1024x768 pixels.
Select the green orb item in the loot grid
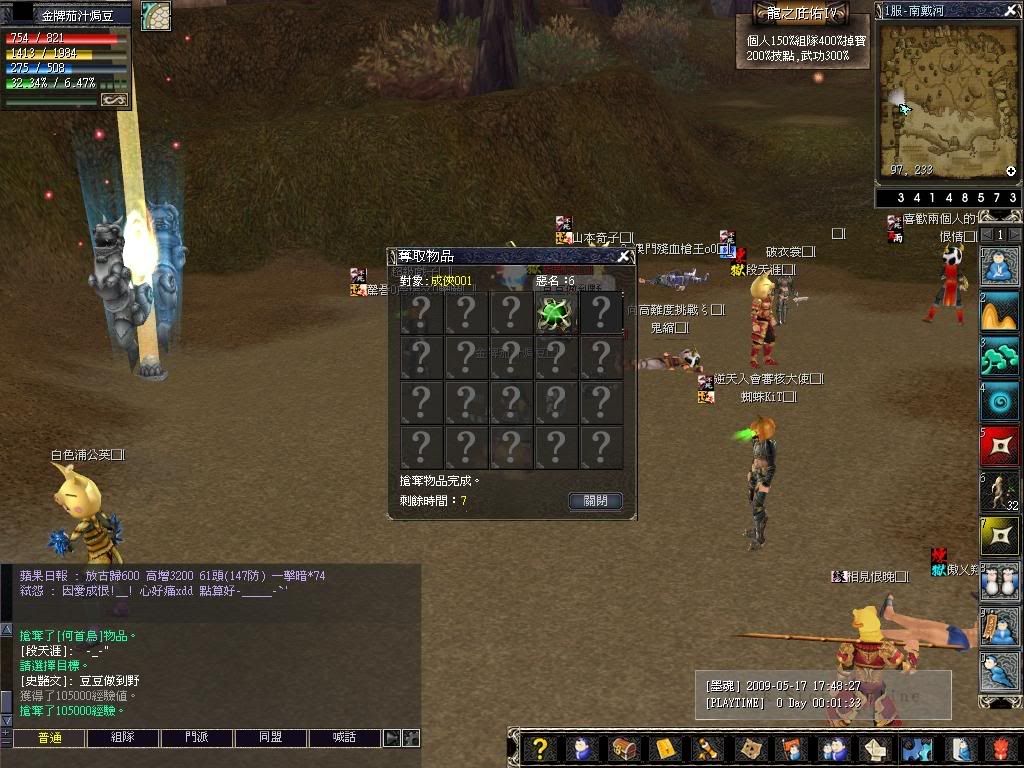point(555,313)
